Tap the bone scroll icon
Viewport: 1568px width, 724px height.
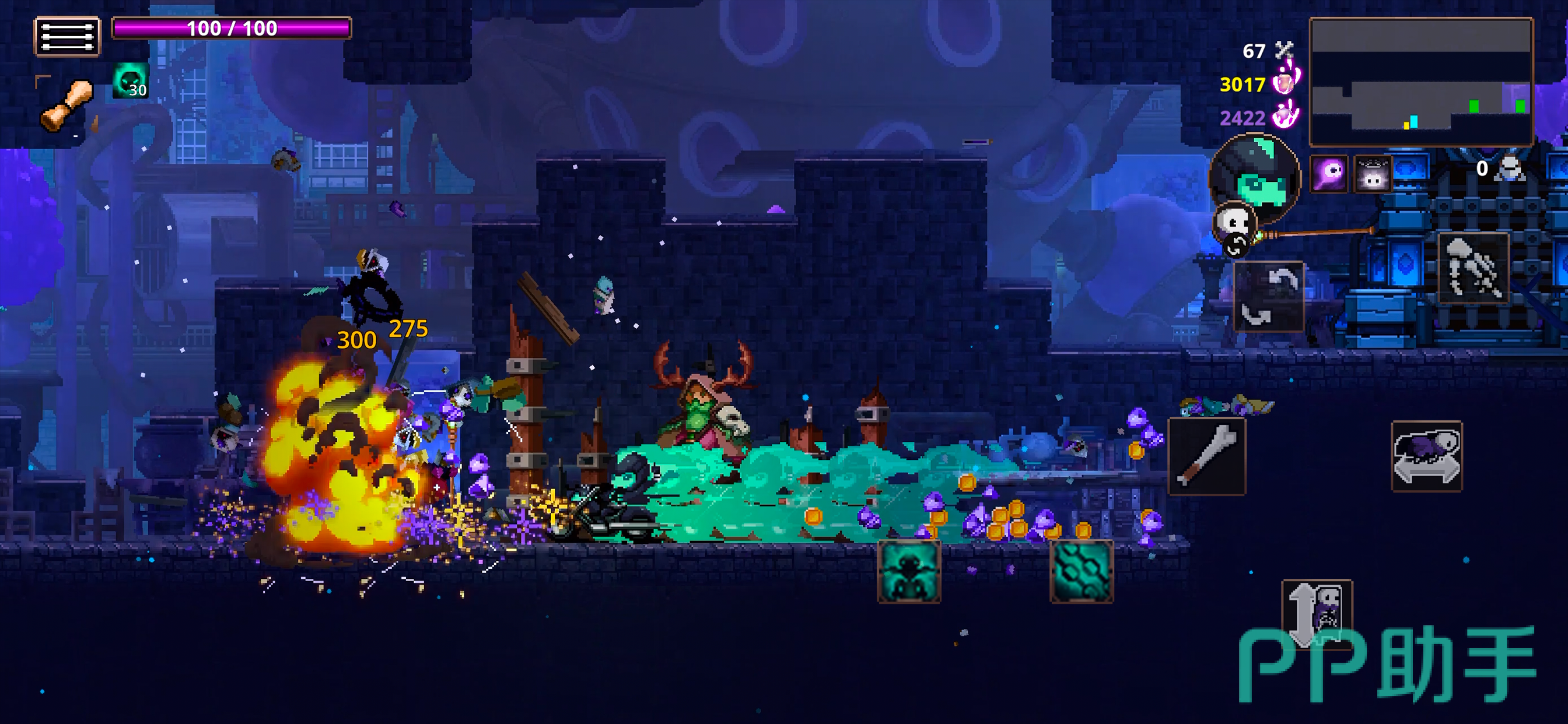tap(67, 106)
